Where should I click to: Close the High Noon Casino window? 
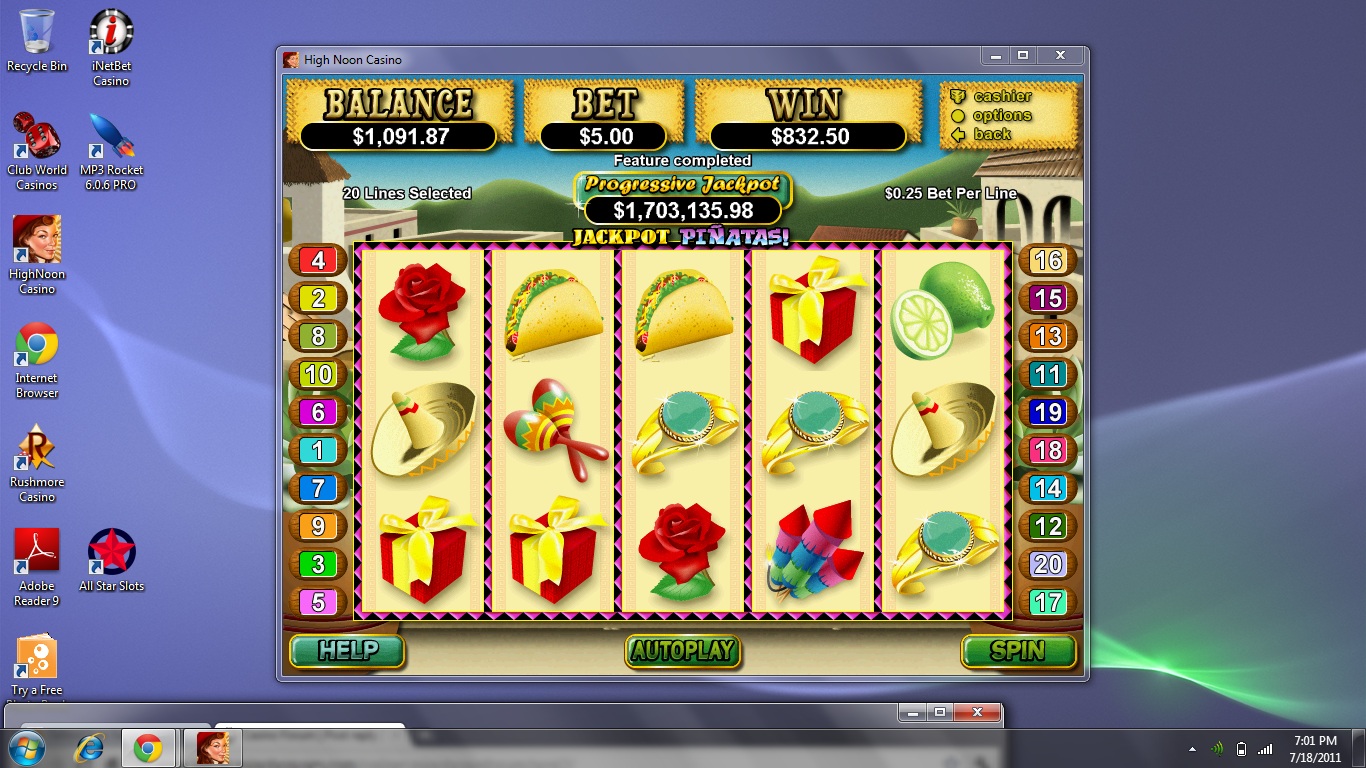click(1059, 56)
